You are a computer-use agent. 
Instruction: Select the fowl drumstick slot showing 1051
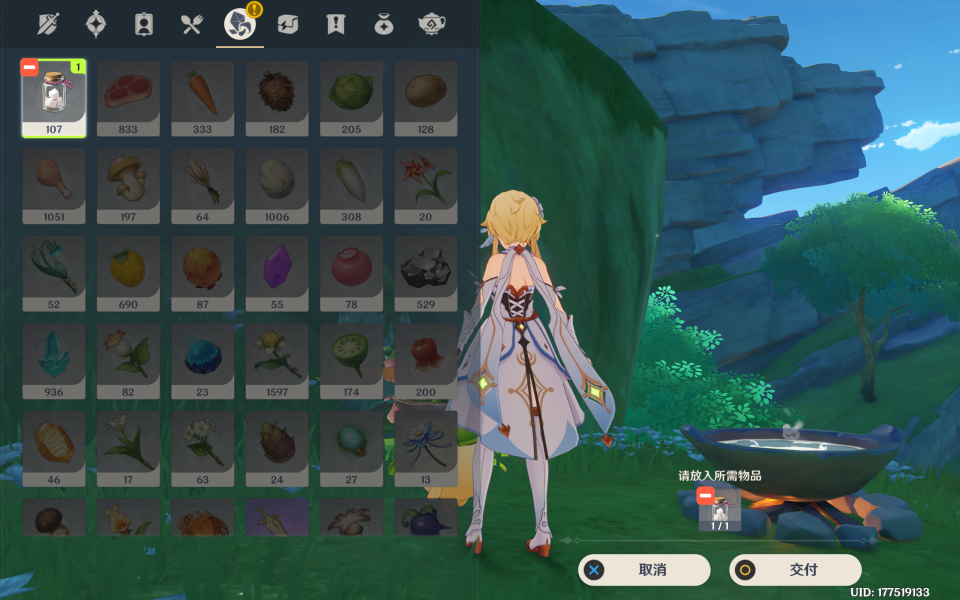point(54,186)
